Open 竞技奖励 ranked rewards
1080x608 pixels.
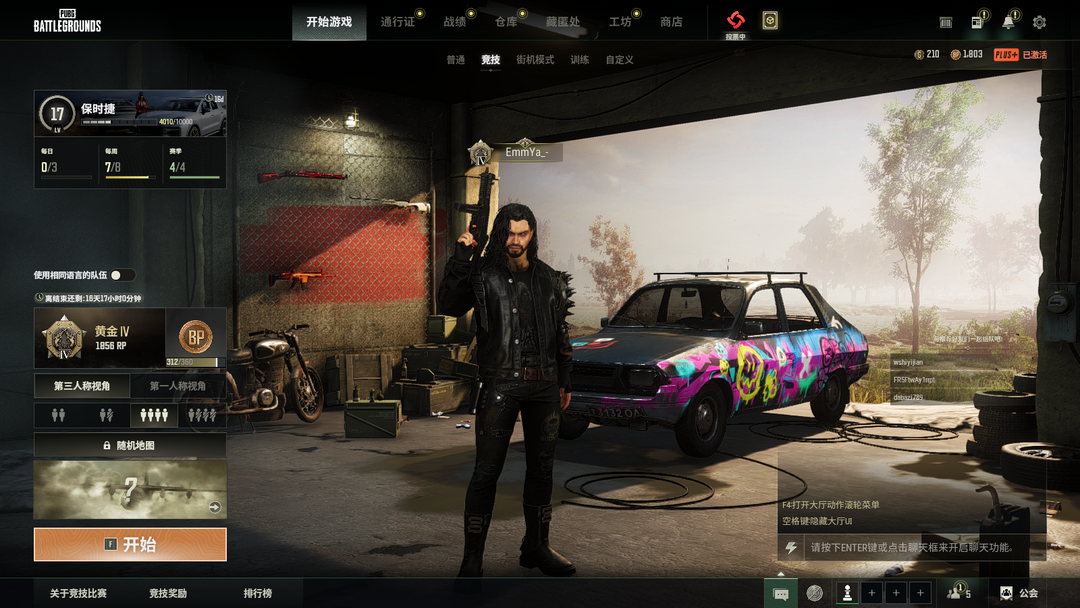(168, 593)
